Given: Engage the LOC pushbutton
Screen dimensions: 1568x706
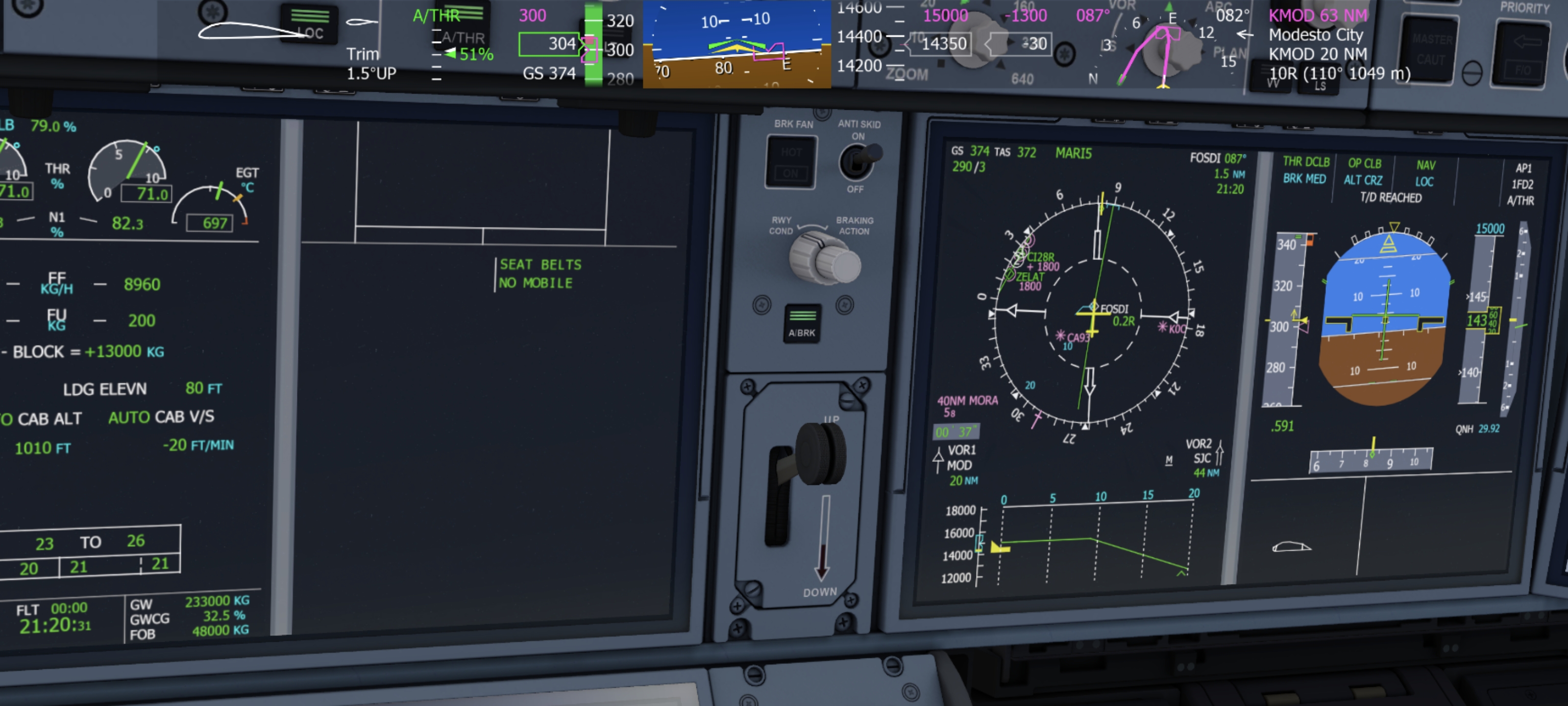Looking at the screenshot, I should (309, 25).
